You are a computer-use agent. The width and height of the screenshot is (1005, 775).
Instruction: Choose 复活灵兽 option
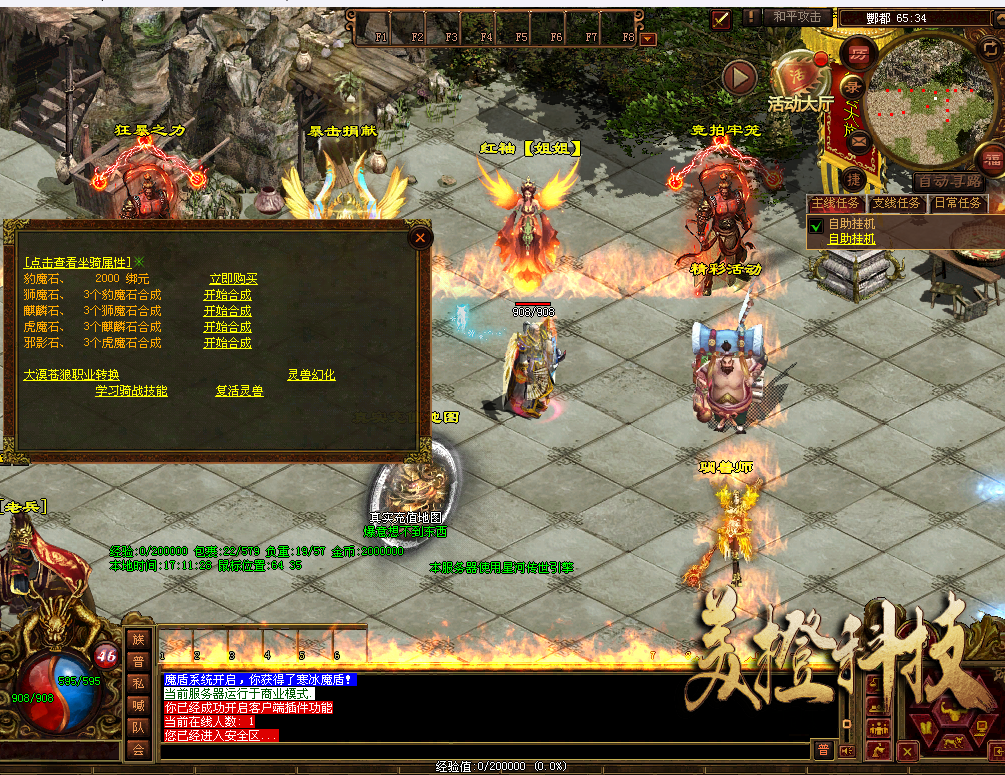240,391
